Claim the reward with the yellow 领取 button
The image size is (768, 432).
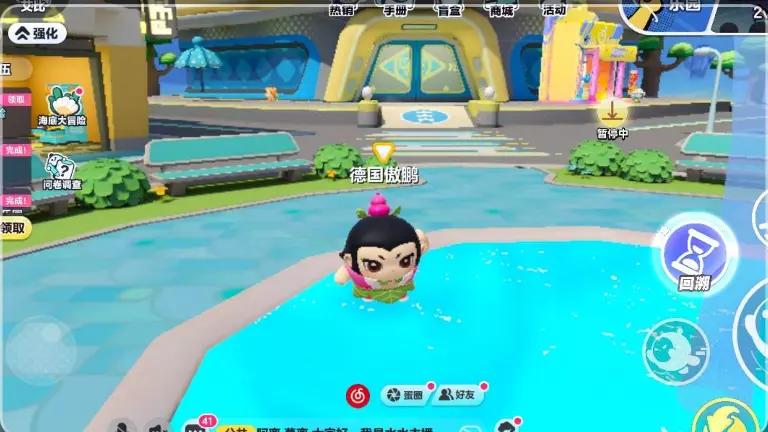point(13,227)
